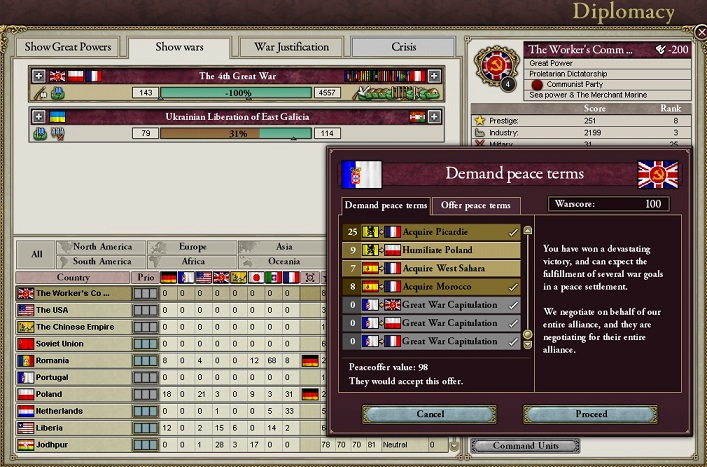Toggle the Humiliate Poland war goal
Screen dimensions: 707x467
click(428, 250)
